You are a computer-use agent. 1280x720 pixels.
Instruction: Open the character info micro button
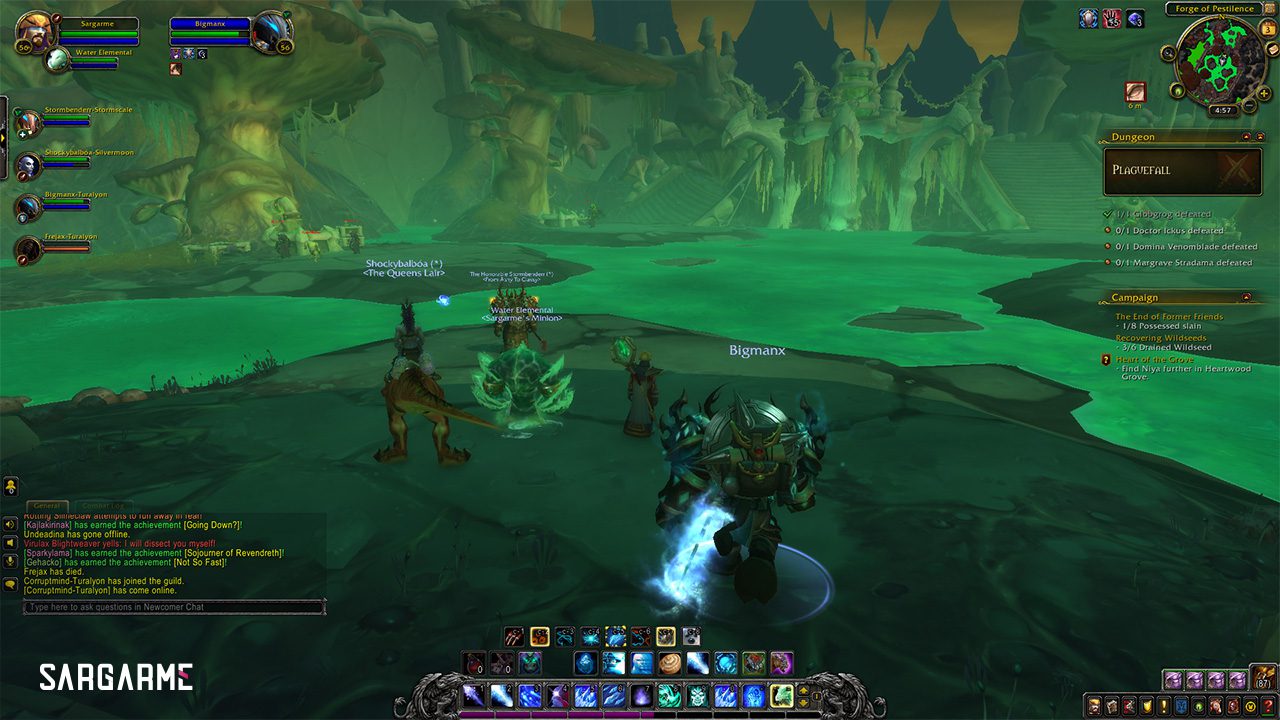point(1093,706)
